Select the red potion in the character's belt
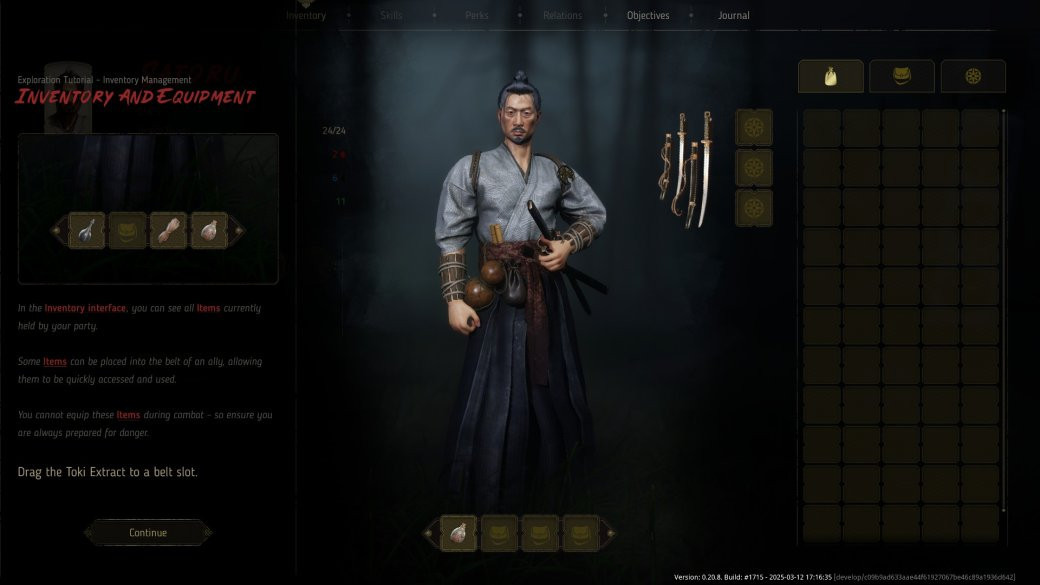Image resolution: width=1040 pixels, height=585 pixels. 459,533
